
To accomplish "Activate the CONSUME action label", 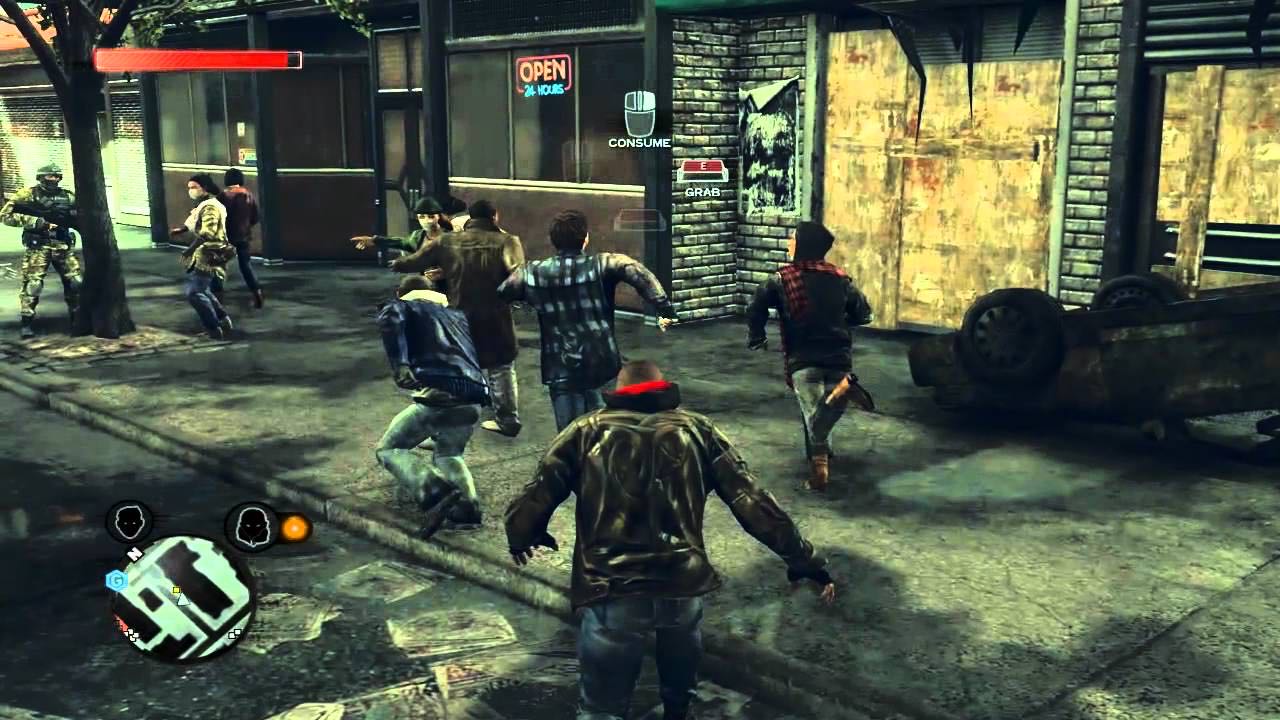I will tap(640, 142).
